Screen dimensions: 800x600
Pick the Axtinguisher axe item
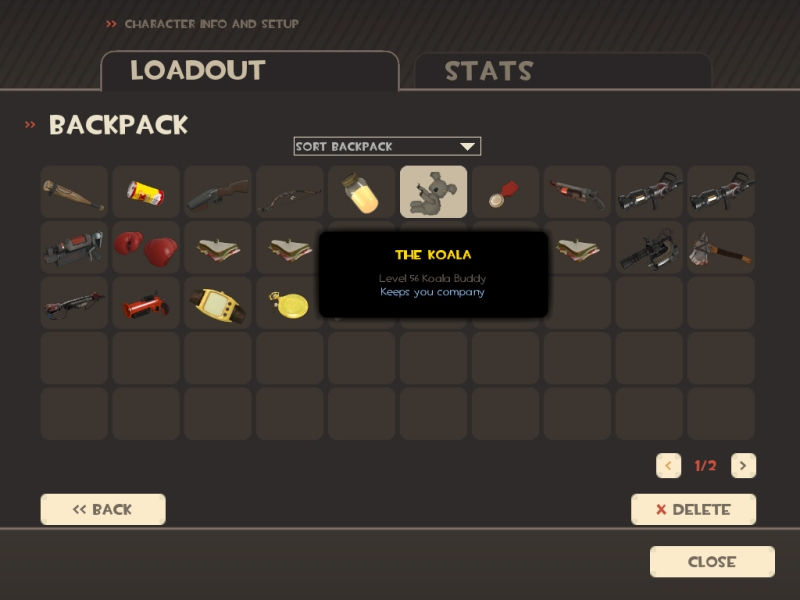[721, 248]
